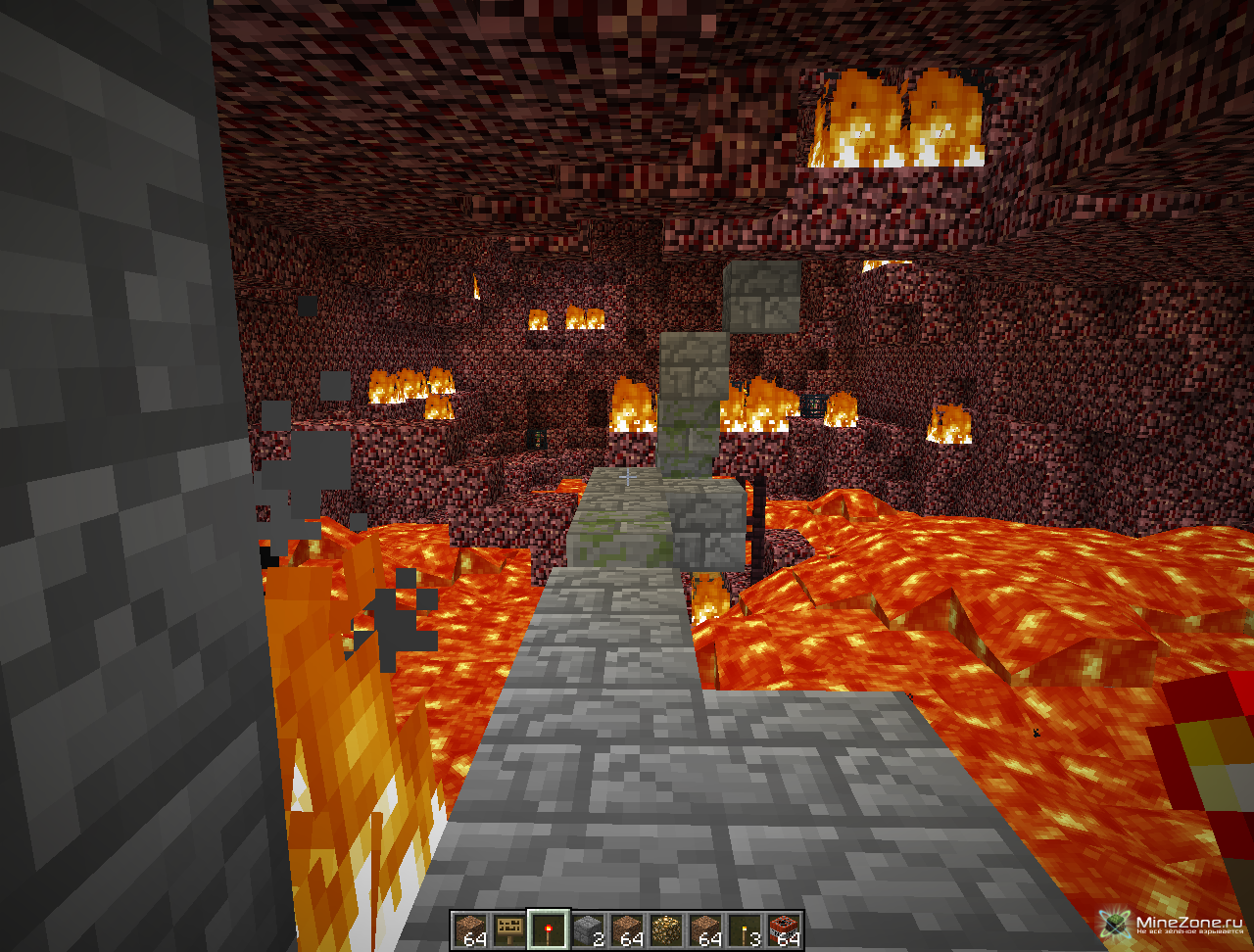Switch to the glowstone block slot

pos(665,929)
